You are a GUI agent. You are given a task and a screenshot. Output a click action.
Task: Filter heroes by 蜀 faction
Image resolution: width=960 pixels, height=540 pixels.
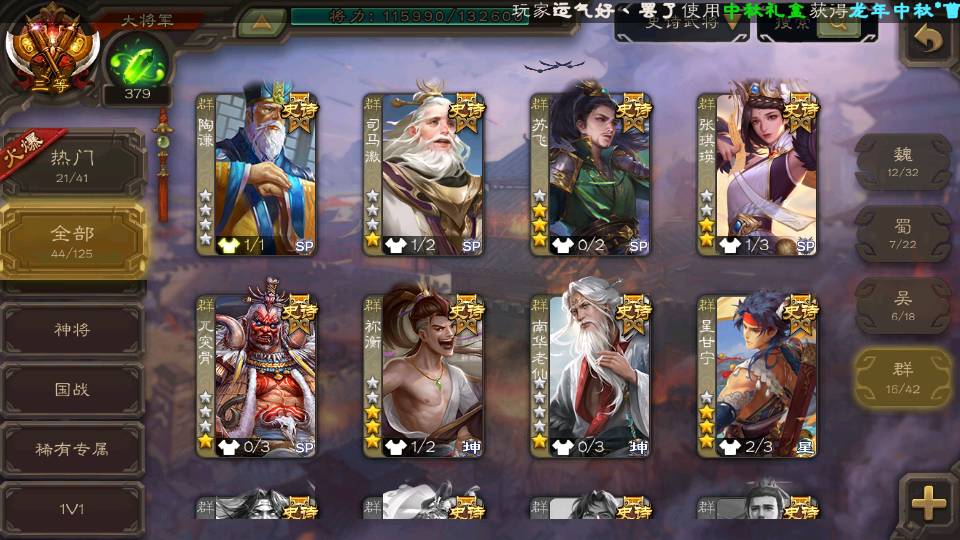(903, 233)
